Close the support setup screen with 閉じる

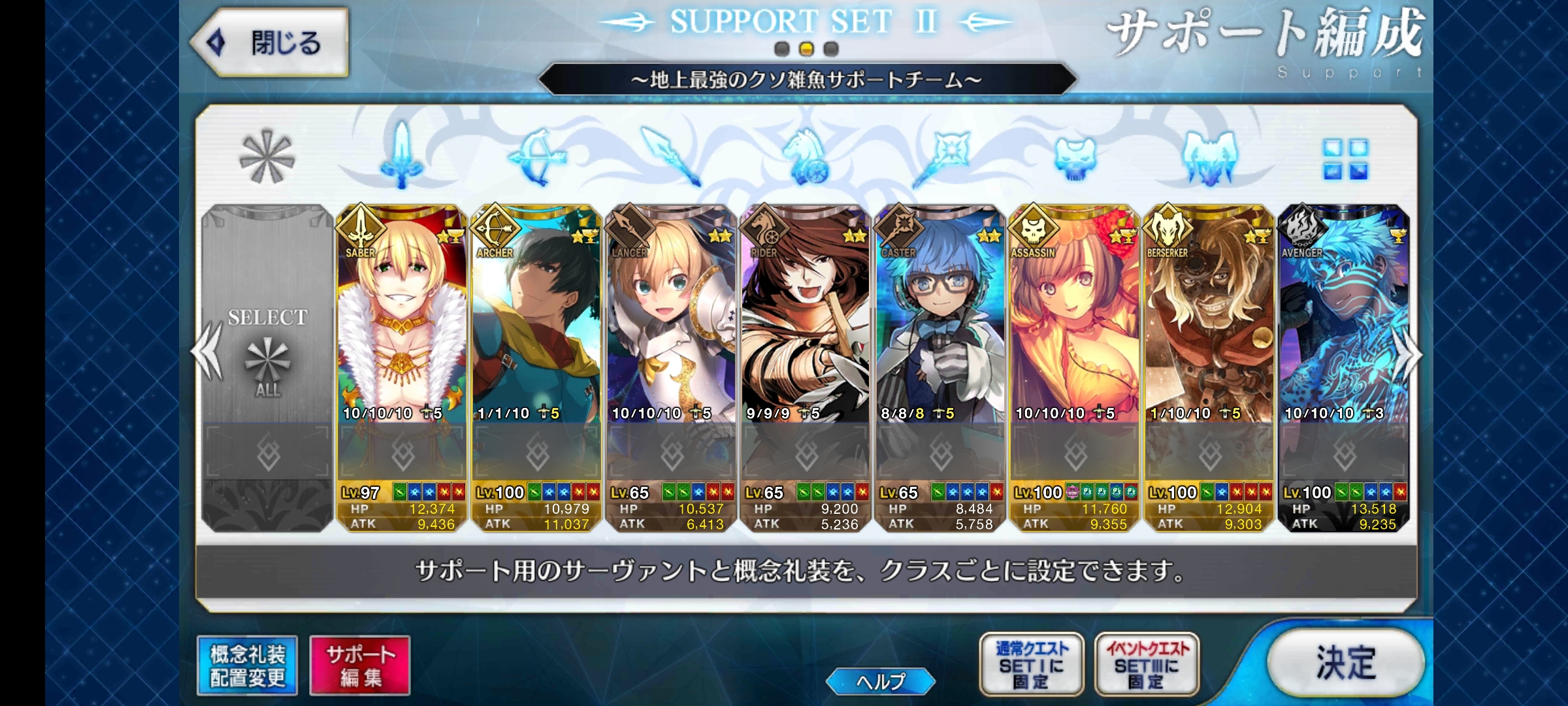pos(270,43)
